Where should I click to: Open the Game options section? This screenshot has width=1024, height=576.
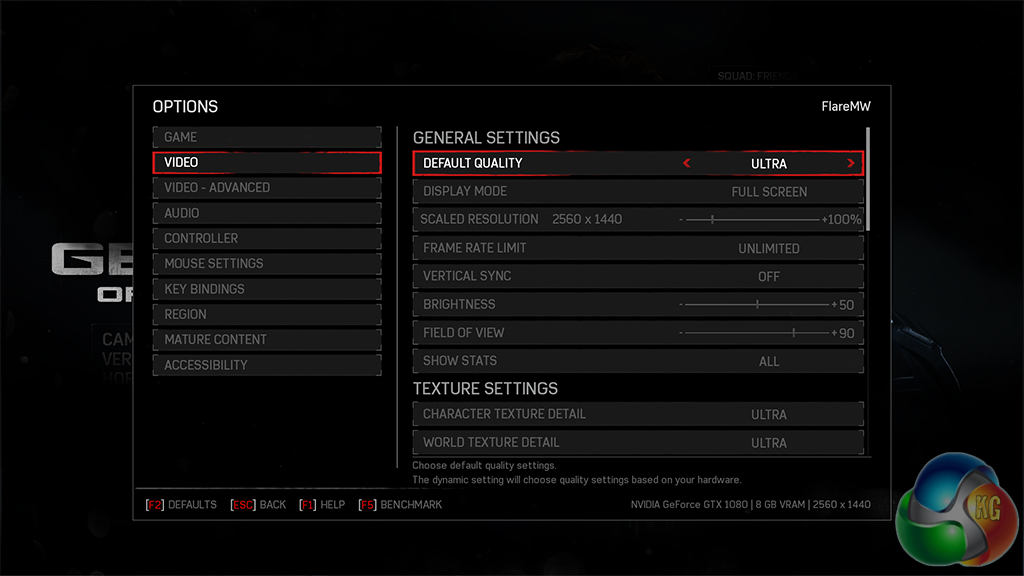pos(266,137)
